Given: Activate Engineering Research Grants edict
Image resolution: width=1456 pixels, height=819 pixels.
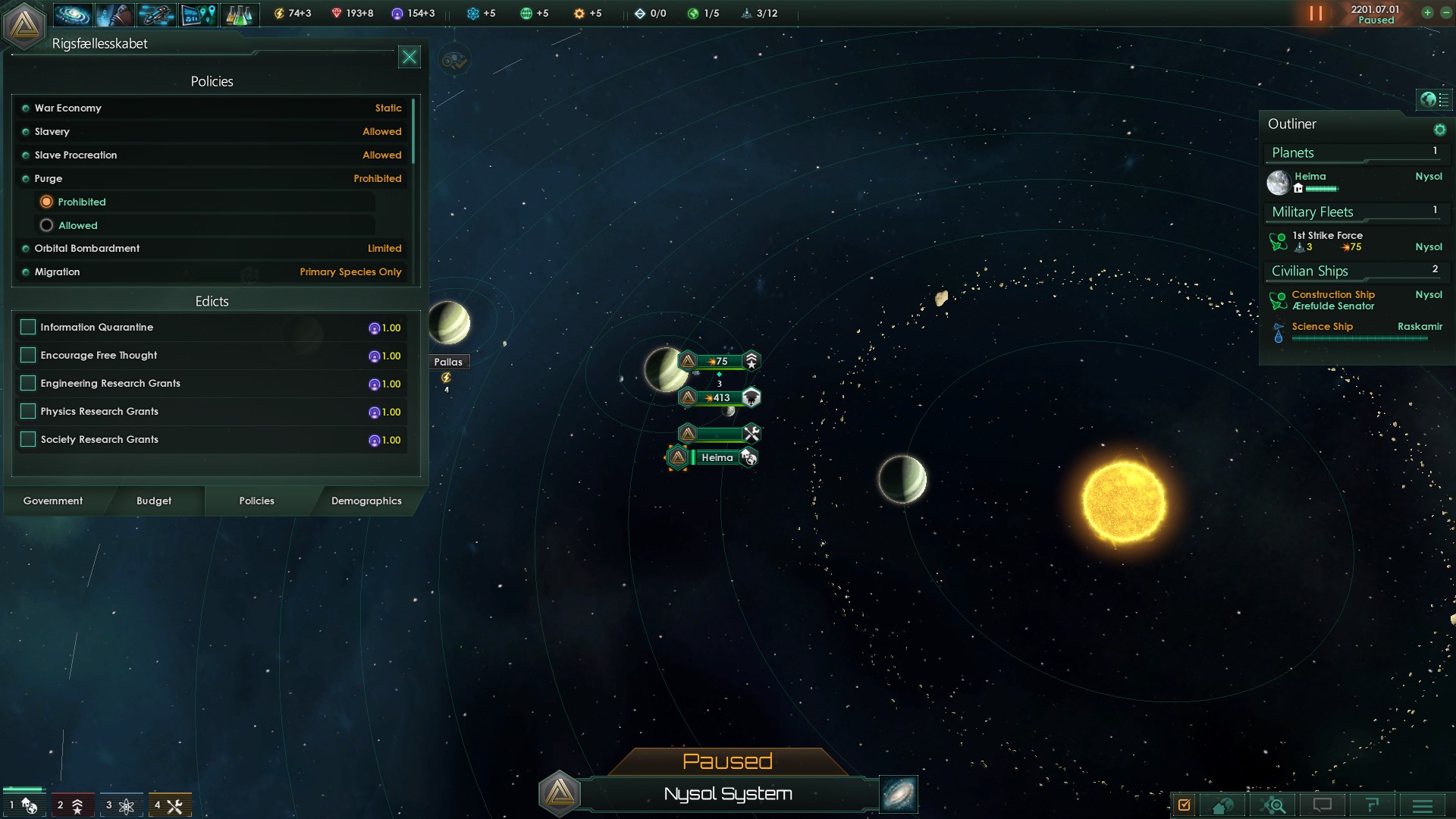Looking at the screenshot, I should coord(28,383).
